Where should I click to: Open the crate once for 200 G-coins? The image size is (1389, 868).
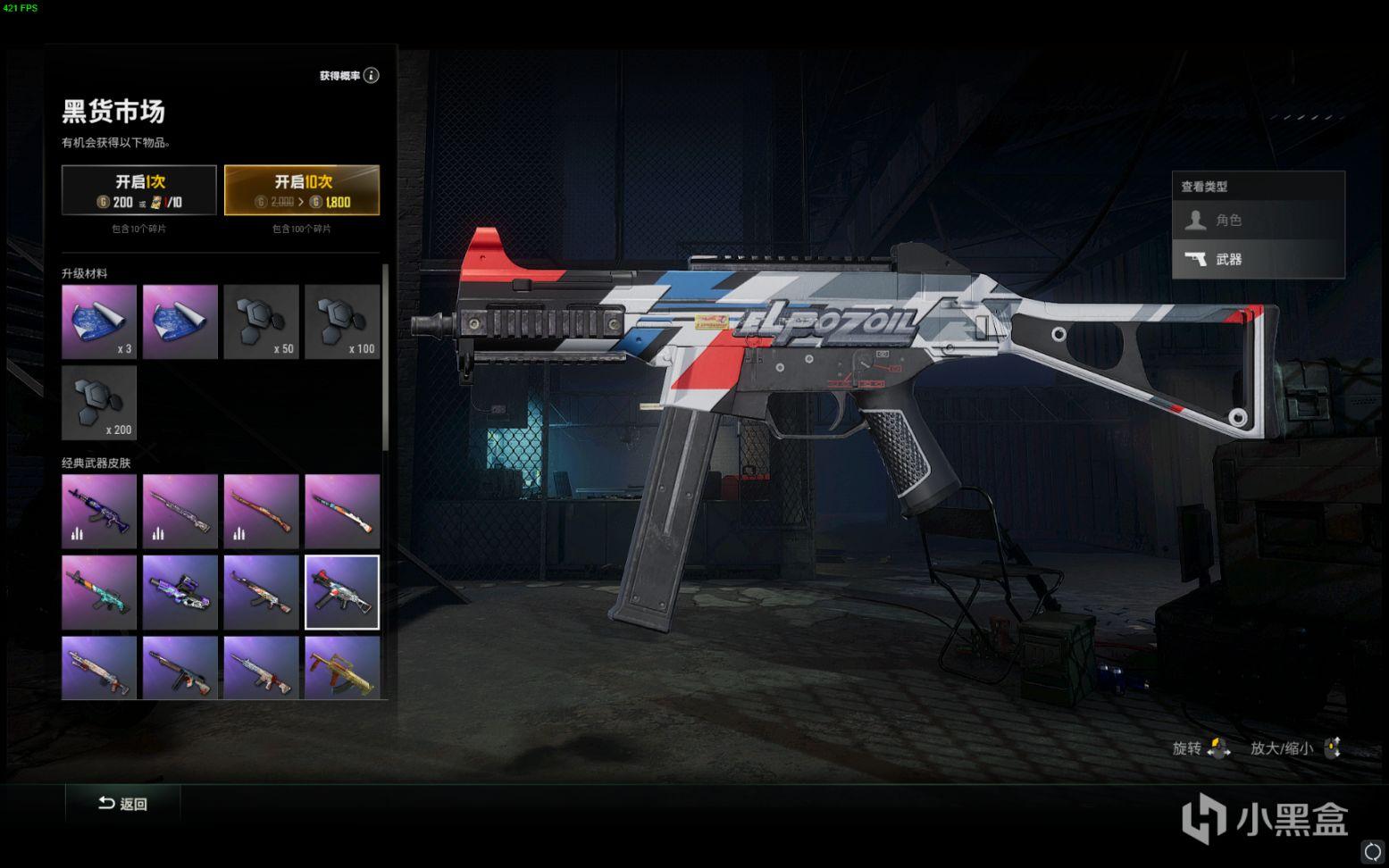[138, 189]
